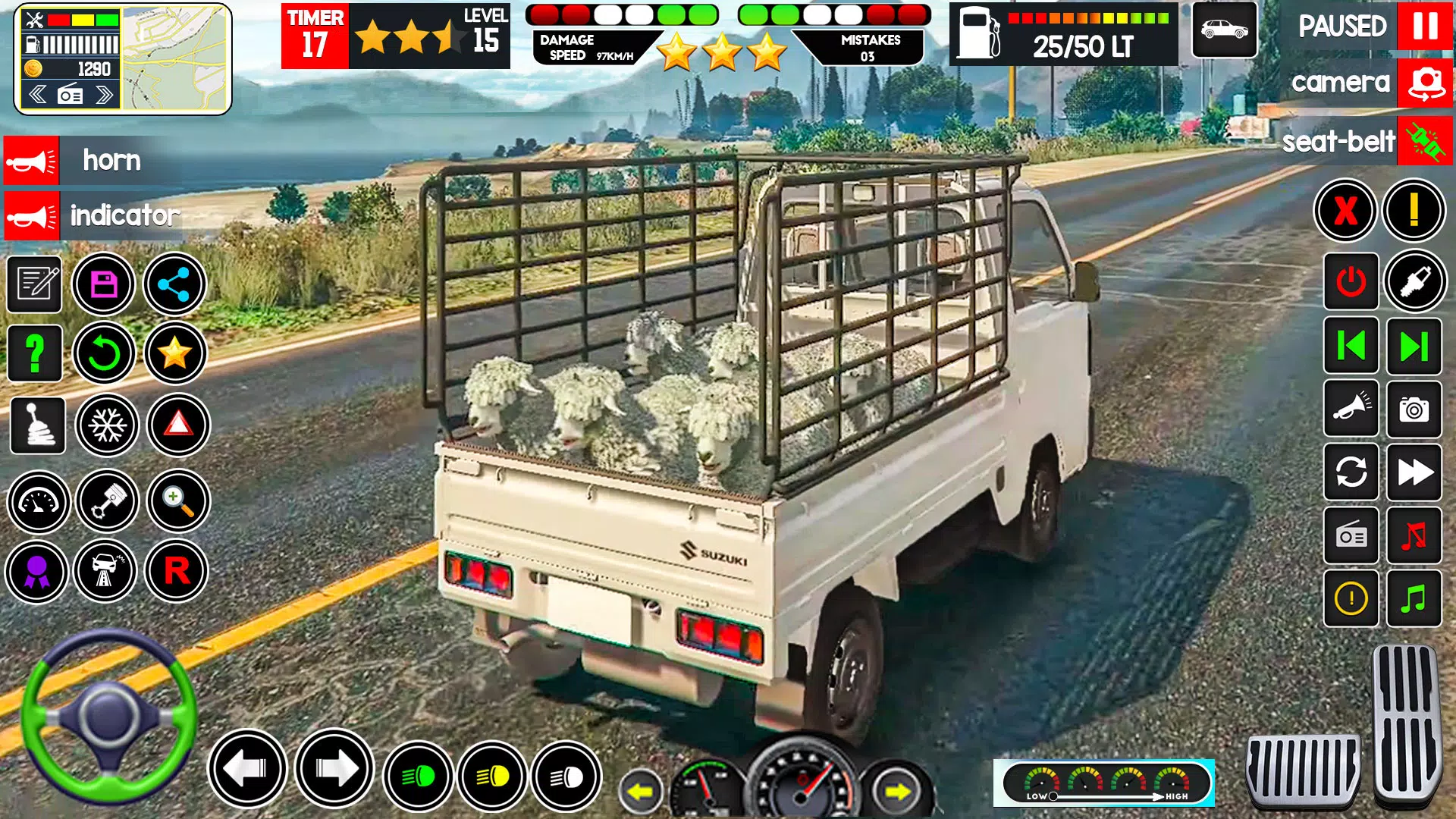Activate the snowflake freeze icon
The width and height of the screenshot is (1456, 819).
point(105,426)
